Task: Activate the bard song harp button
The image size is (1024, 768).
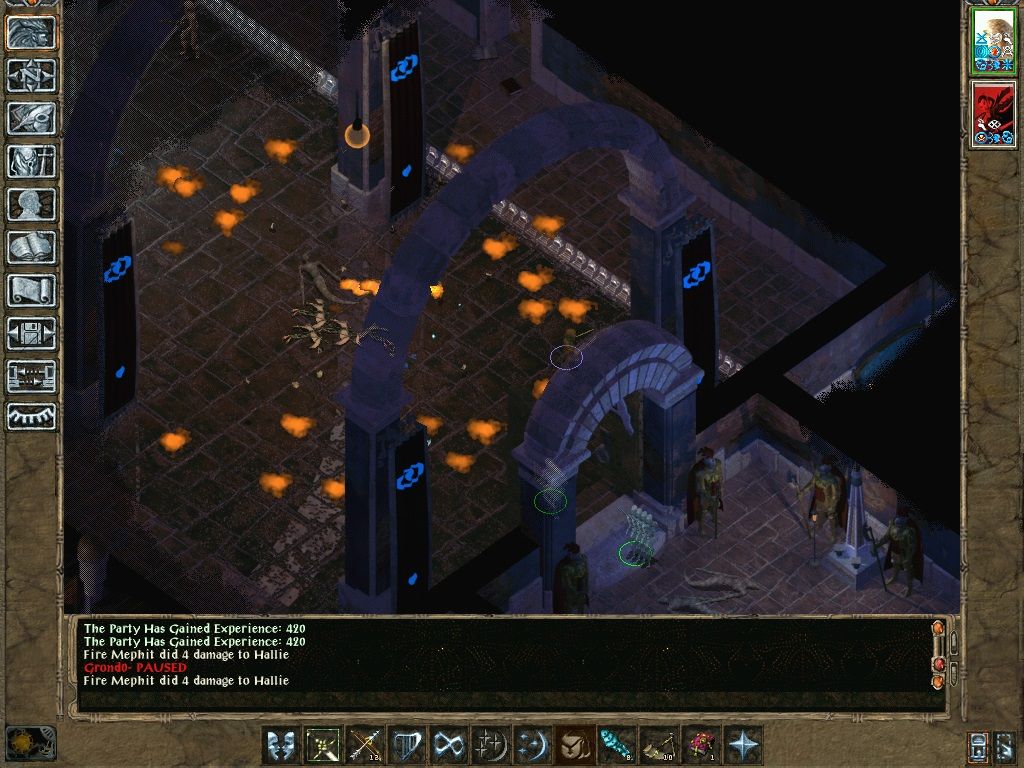Action: (x=407, y=745)
